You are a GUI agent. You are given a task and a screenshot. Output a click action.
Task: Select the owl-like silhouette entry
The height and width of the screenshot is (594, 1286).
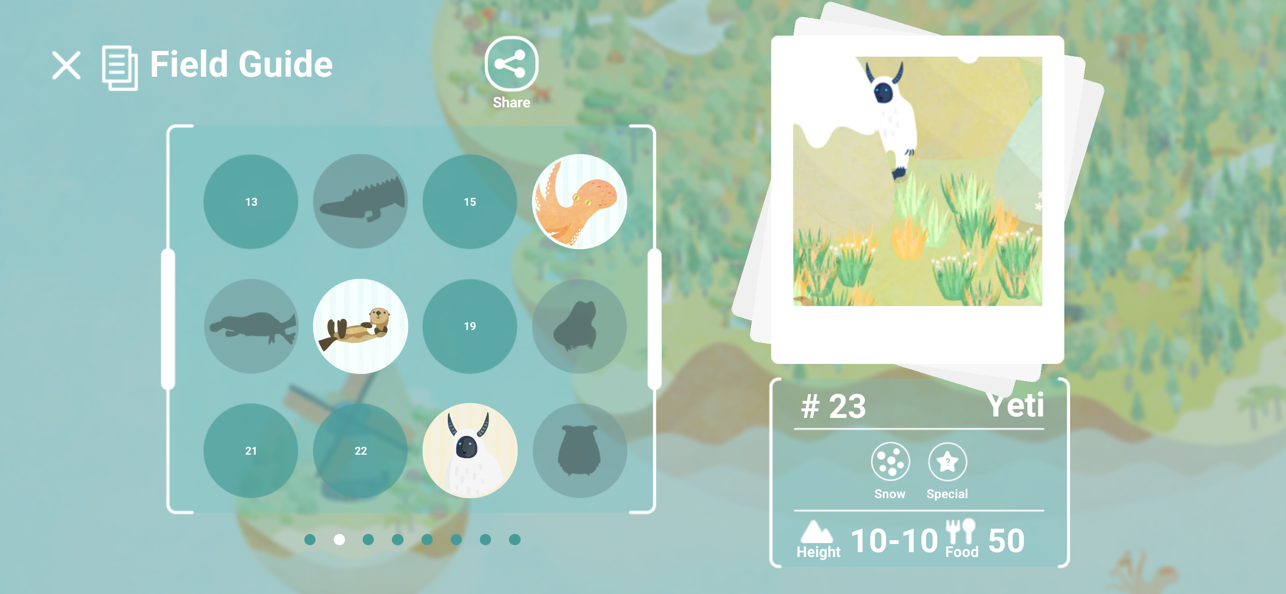[x=579, y=451]
